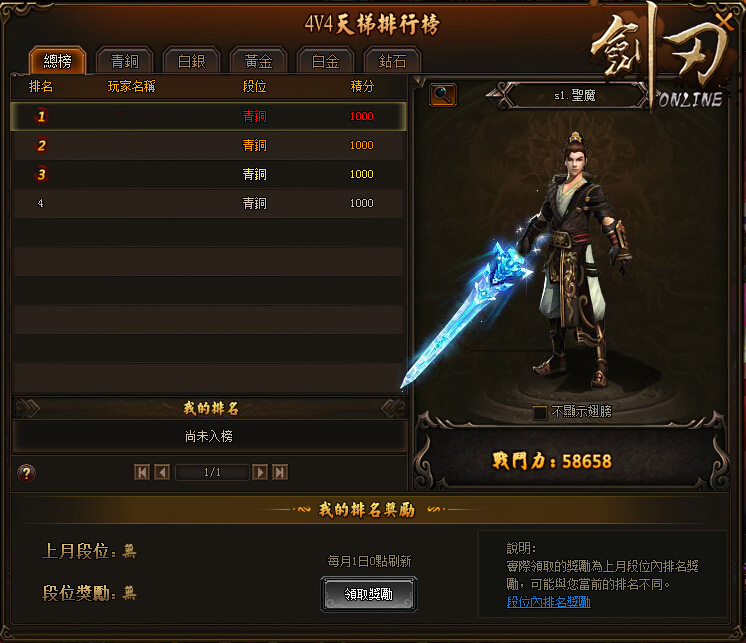Go to the first leaderboard page

pyautogui.click(x=141, y=472)
